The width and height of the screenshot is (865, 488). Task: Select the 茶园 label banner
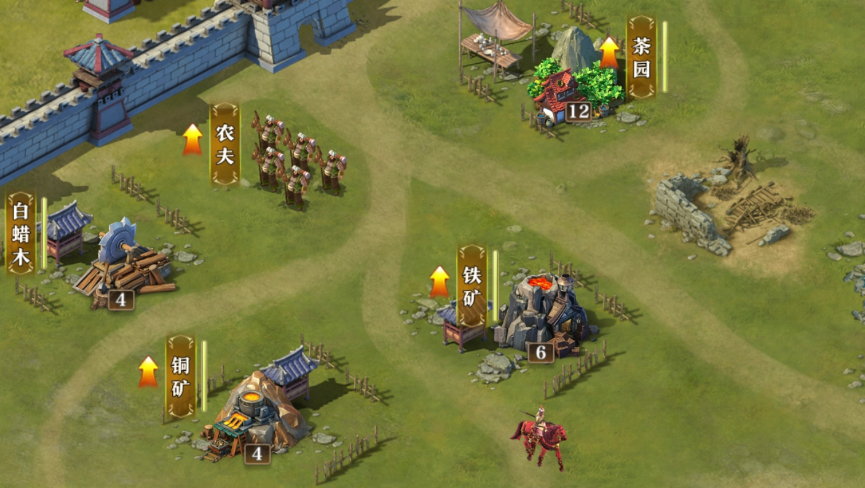(x=641, y=57)
